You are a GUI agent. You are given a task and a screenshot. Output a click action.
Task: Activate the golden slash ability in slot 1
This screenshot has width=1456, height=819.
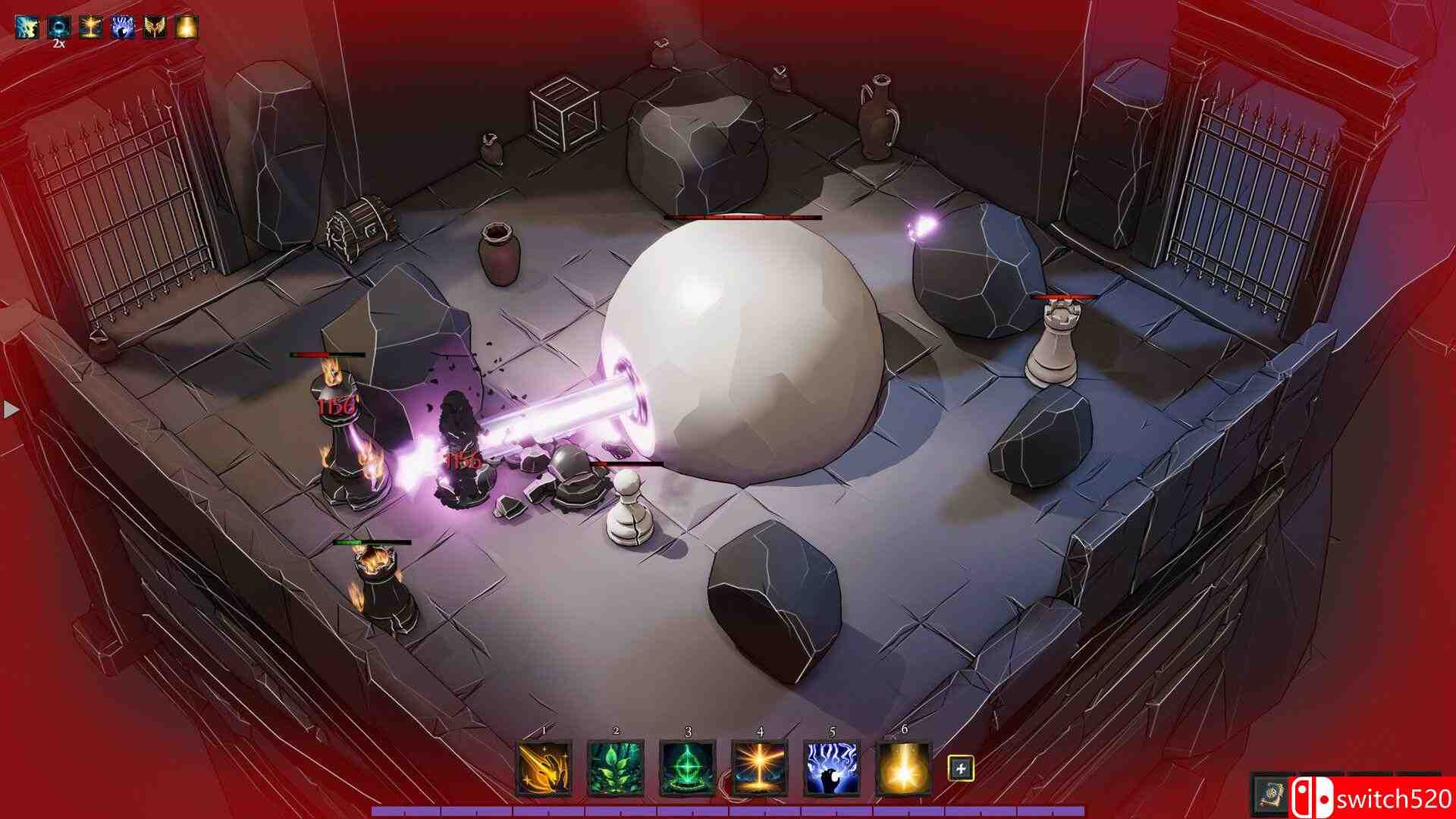coord(544,768)
